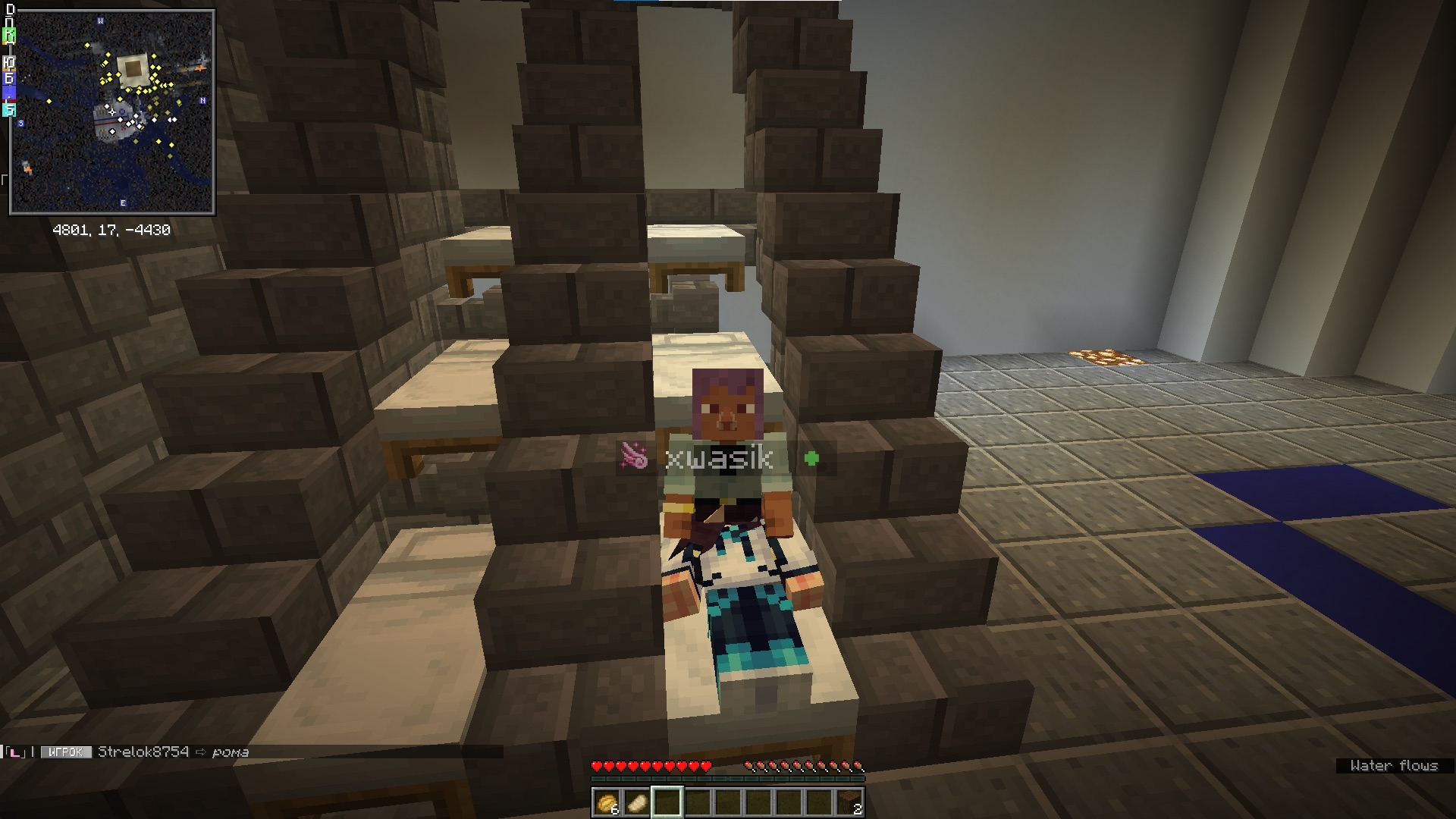
Task: Select the baked potato hotbar slot
Action: (x=607, y=802)
